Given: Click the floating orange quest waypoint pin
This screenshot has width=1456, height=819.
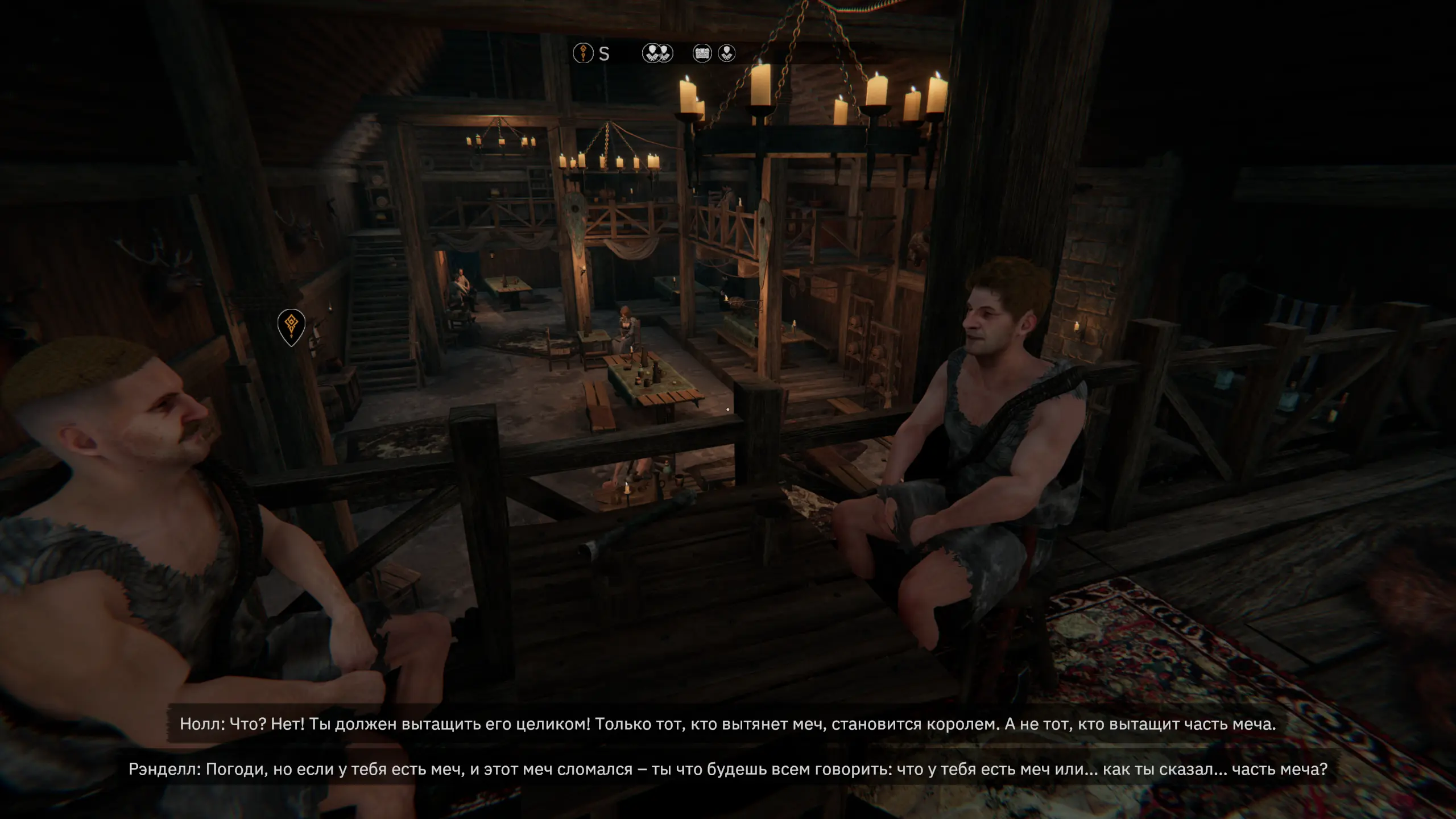Looking at the screenshot, I should coord(291,326).
